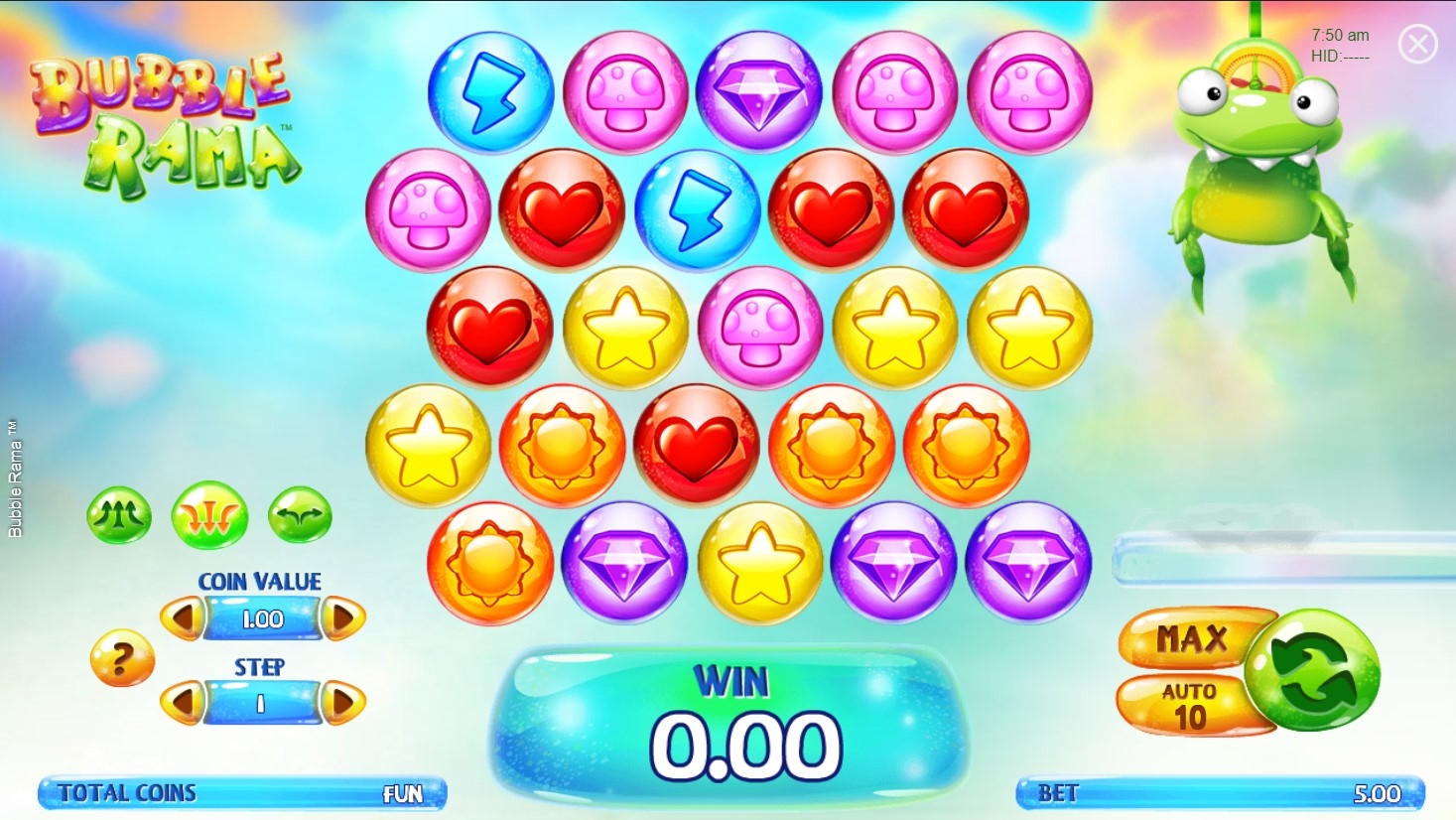Spin the reels with the green refresh button
Image resolution: width=1456 pixels, height=820 pixels.
coord(1312,670)
